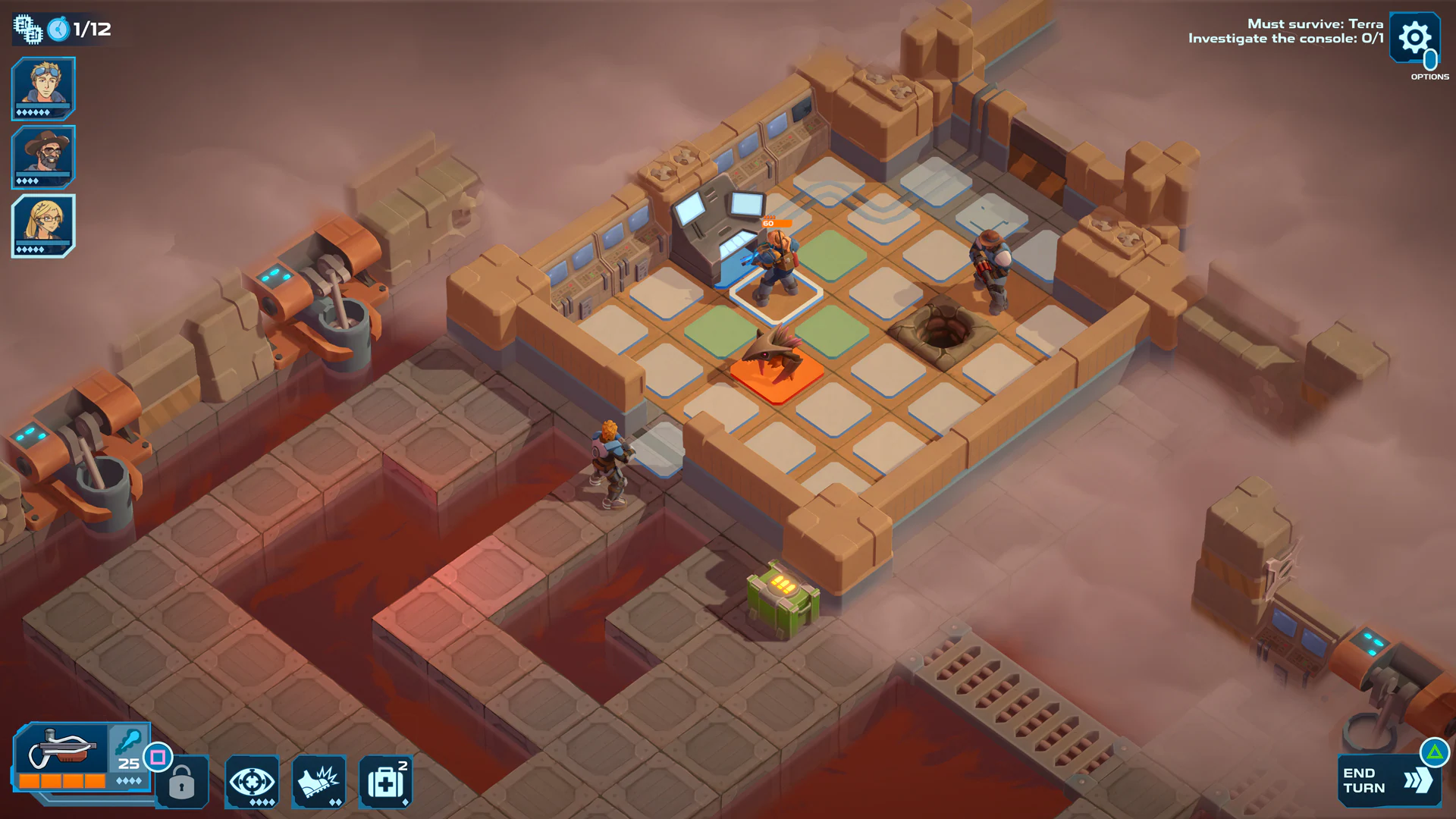
Task: Activate the stomp boot ability
Action: click(319, 781)
